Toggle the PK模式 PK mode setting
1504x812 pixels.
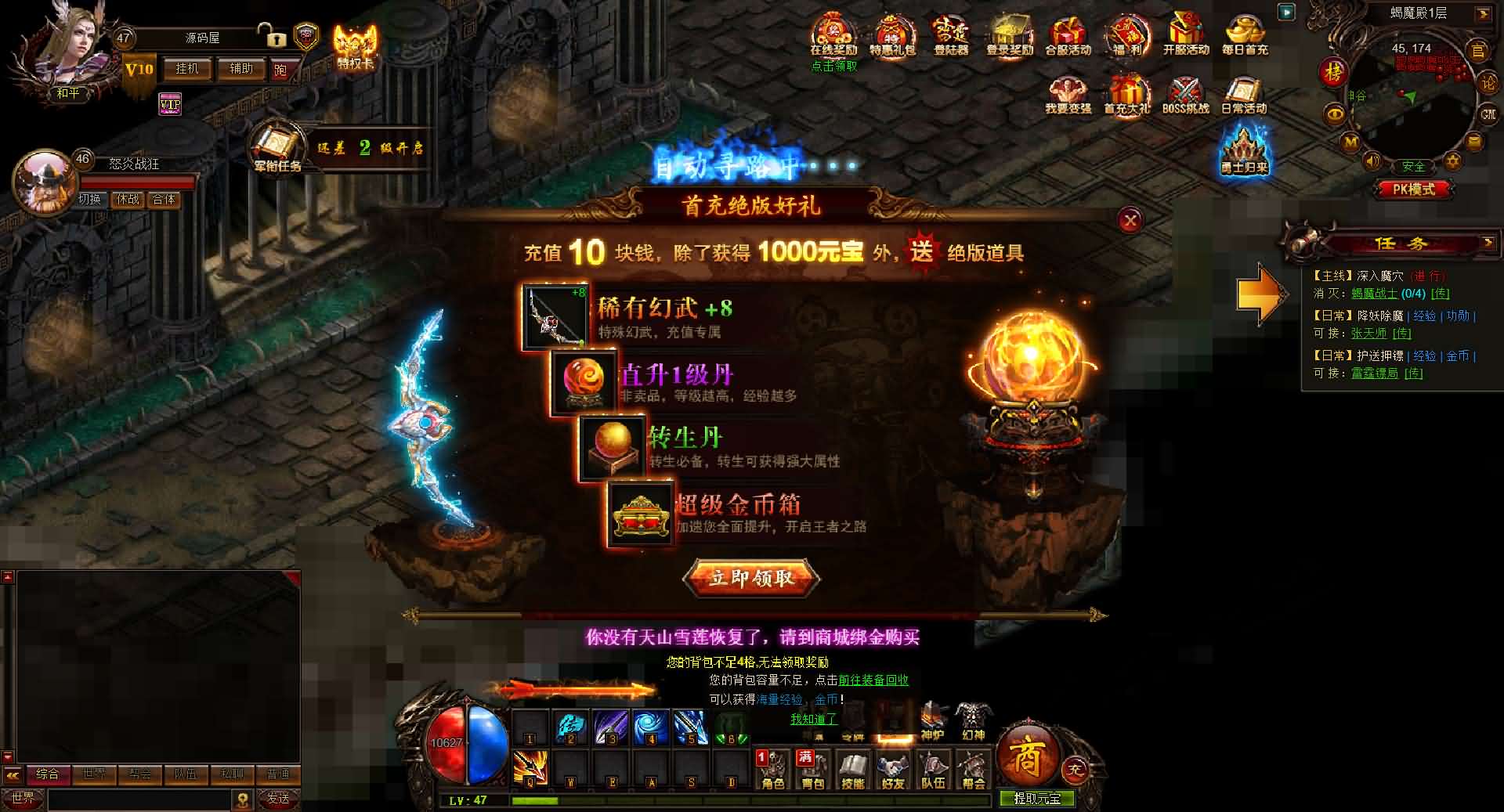click(1414, 189)
